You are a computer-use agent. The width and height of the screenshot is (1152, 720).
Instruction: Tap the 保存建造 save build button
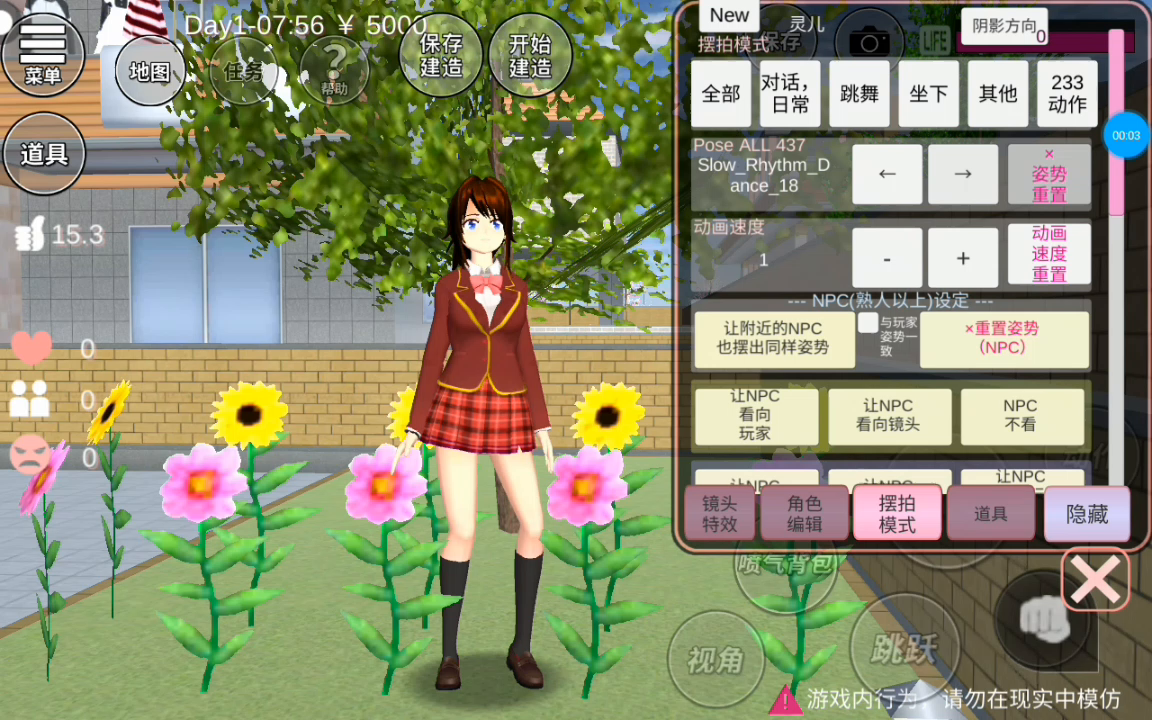(441, 56)
